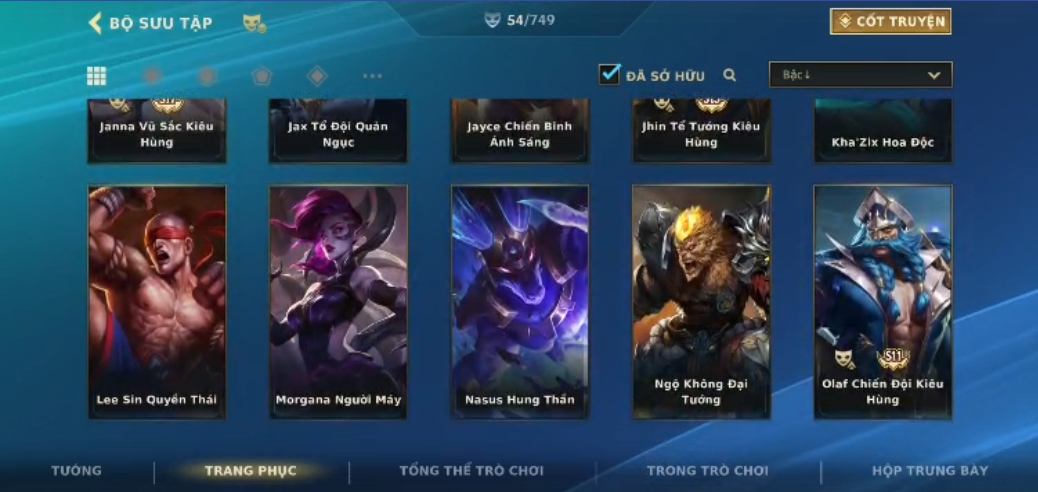The height and width of the screenshot is (492, 1038).
Task: Switch to the Tướng tab
Action: 77,471
